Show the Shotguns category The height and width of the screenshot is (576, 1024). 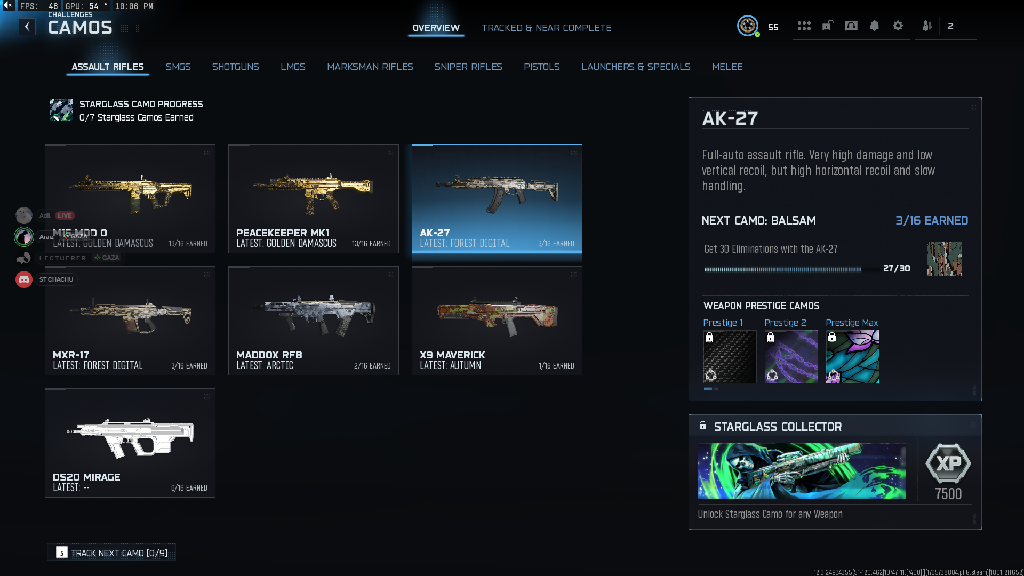click(235, 67)
